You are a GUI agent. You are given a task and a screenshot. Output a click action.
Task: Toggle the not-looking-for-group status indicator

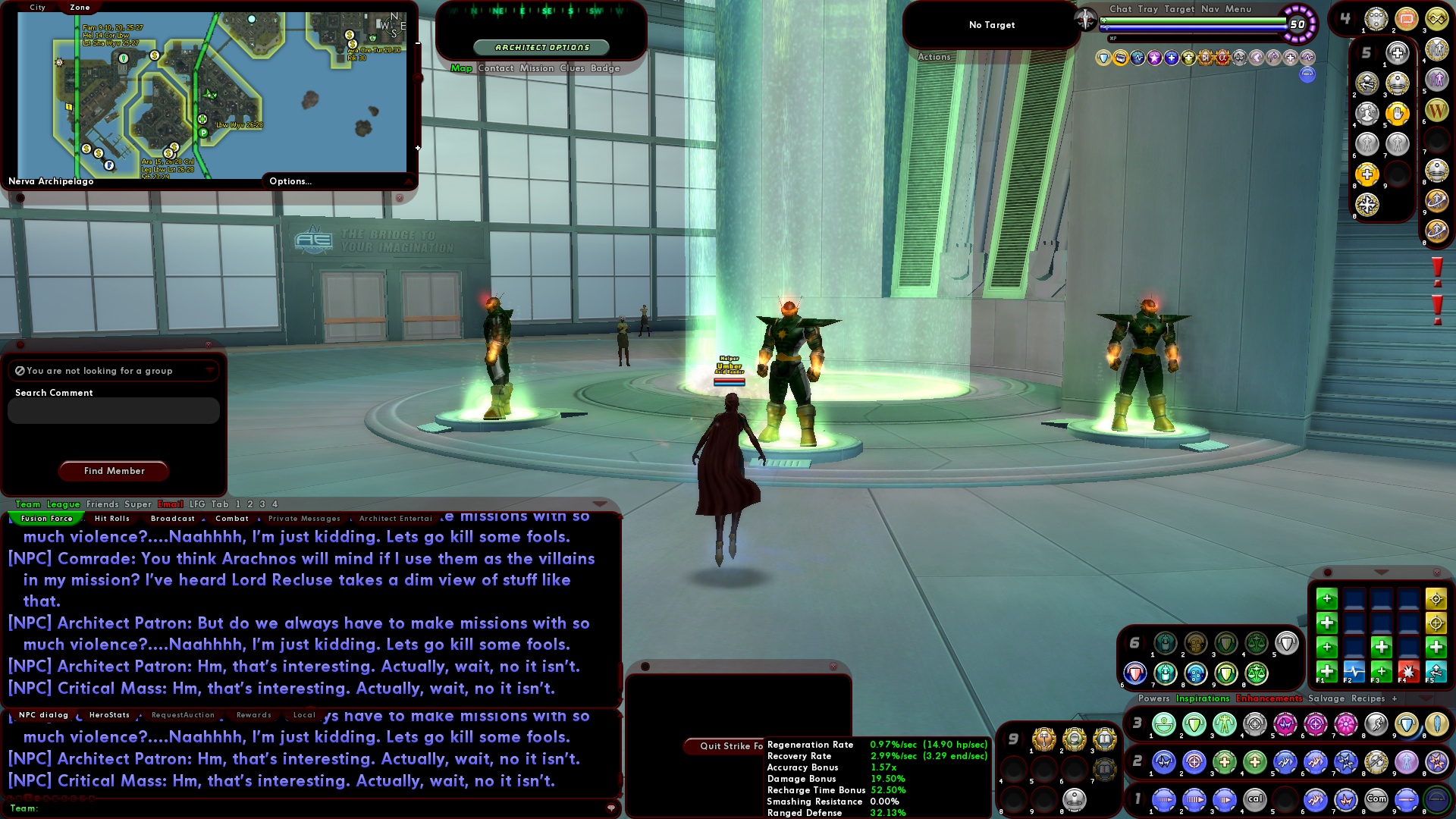[x=20, y=371]
